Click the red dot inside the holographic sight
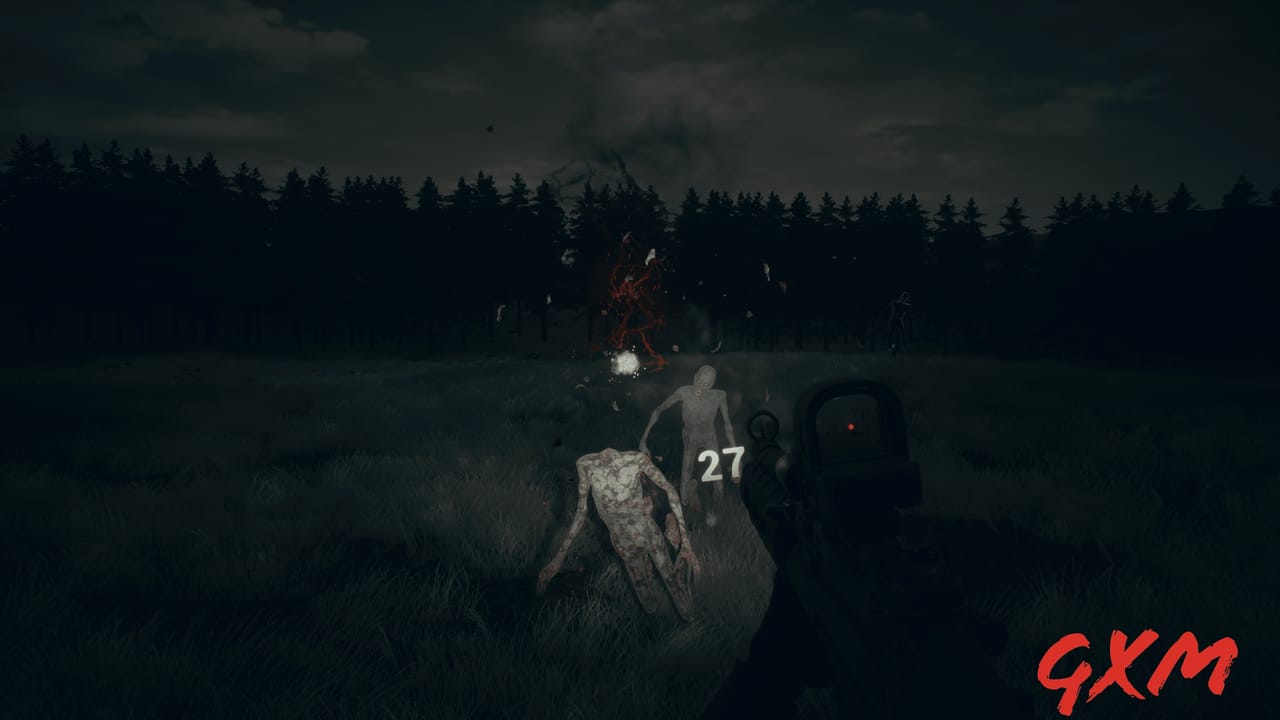The height and width of the screenshot is (720, 1280). [x=849, y=427]
